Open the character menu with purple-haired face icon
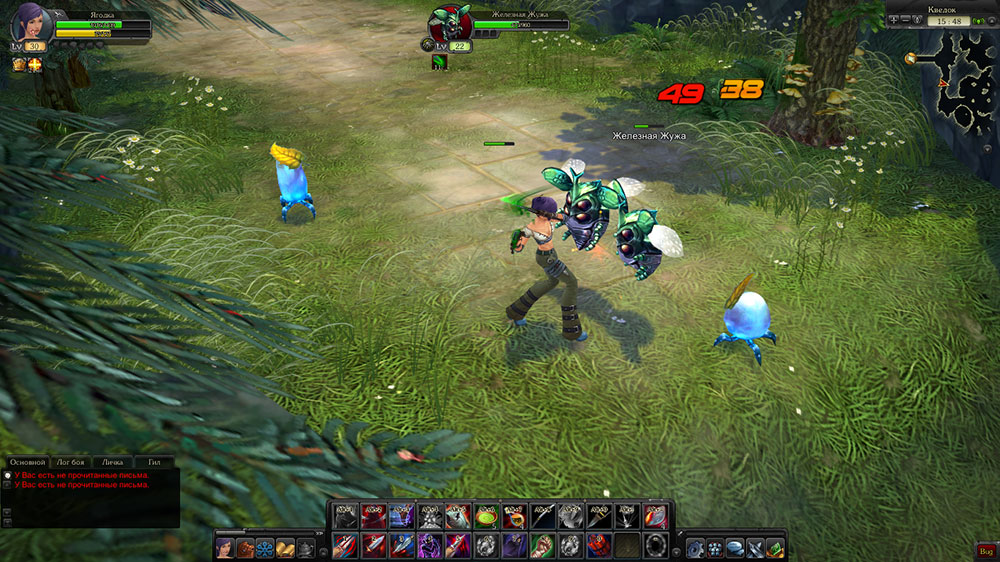1000x562 pixels. click(x=225, y=548)
